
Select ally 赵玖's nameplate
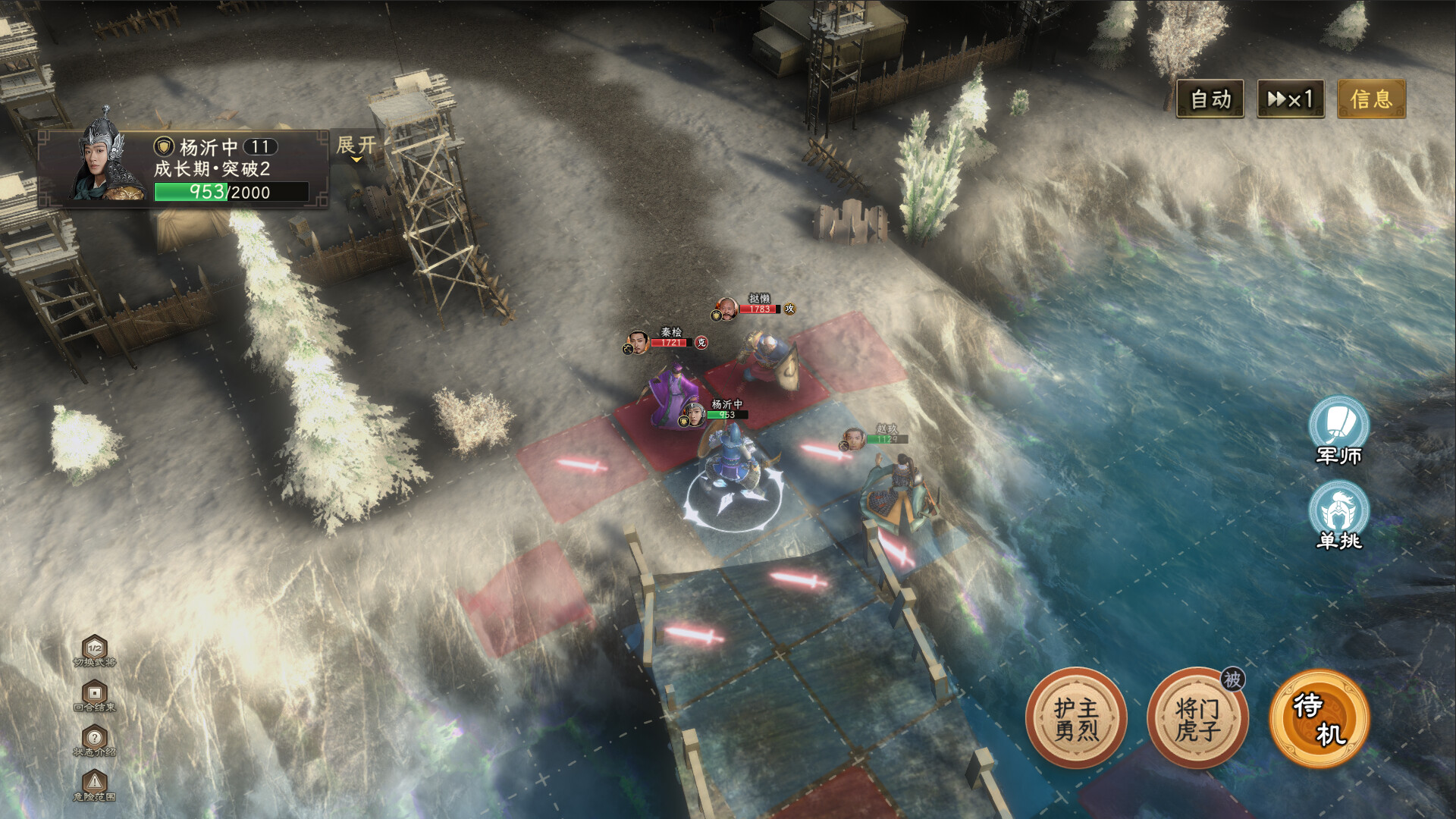pos(878,435)
